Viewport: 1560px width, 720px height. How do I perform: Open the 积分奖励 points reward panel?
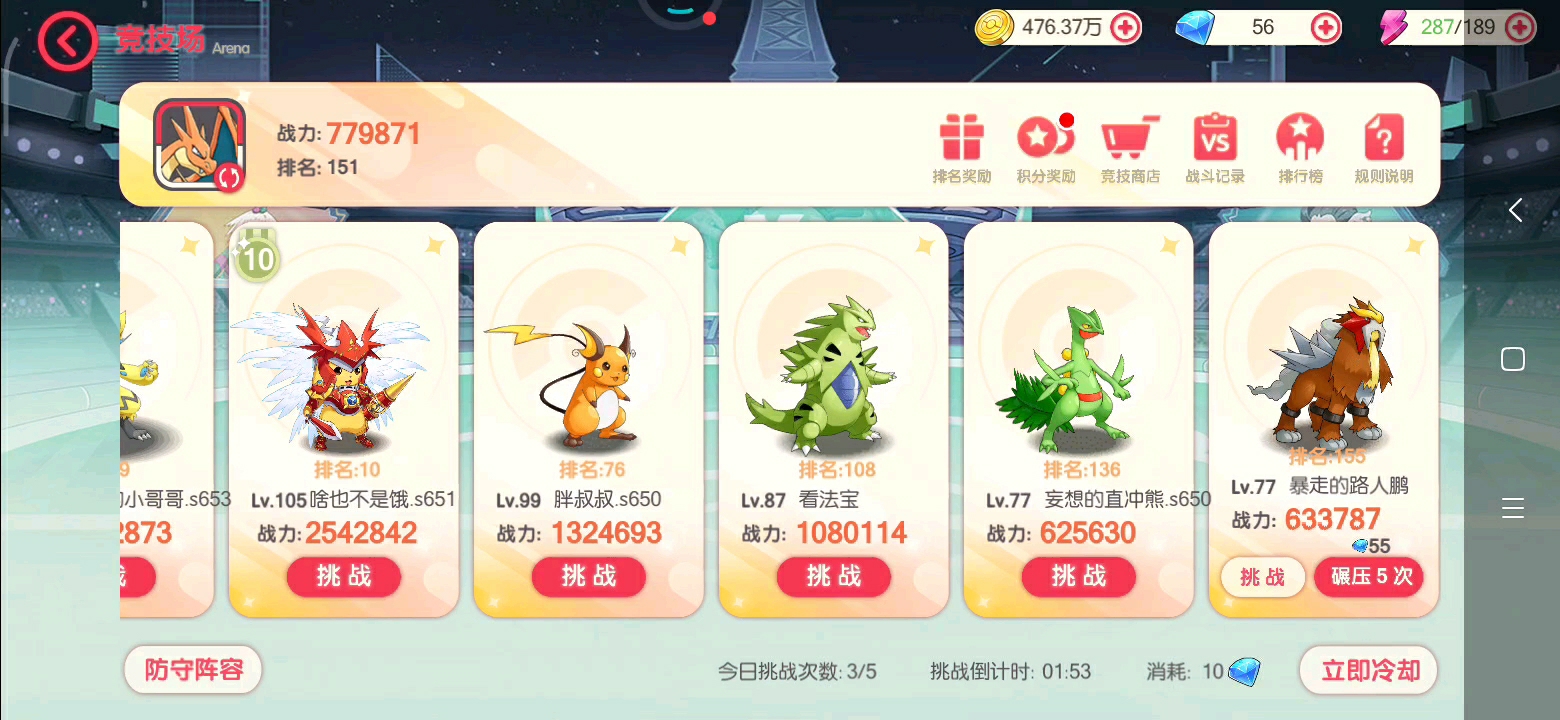(x=1045, y=148)
